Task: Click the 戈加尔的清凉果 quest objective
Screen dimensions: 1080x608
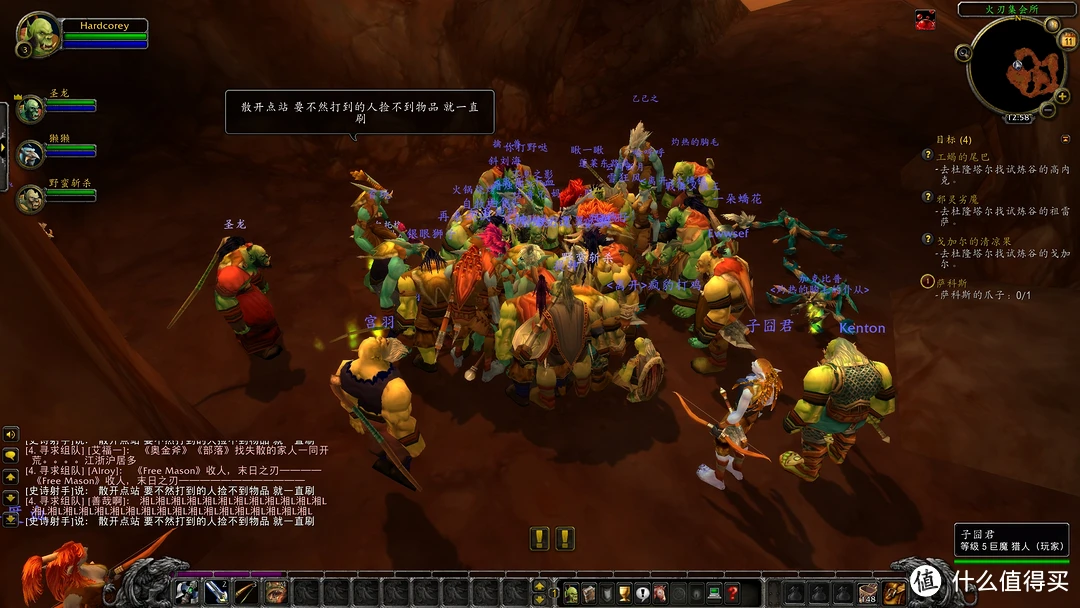Action: pyautogui.click(x=966, y=240)
